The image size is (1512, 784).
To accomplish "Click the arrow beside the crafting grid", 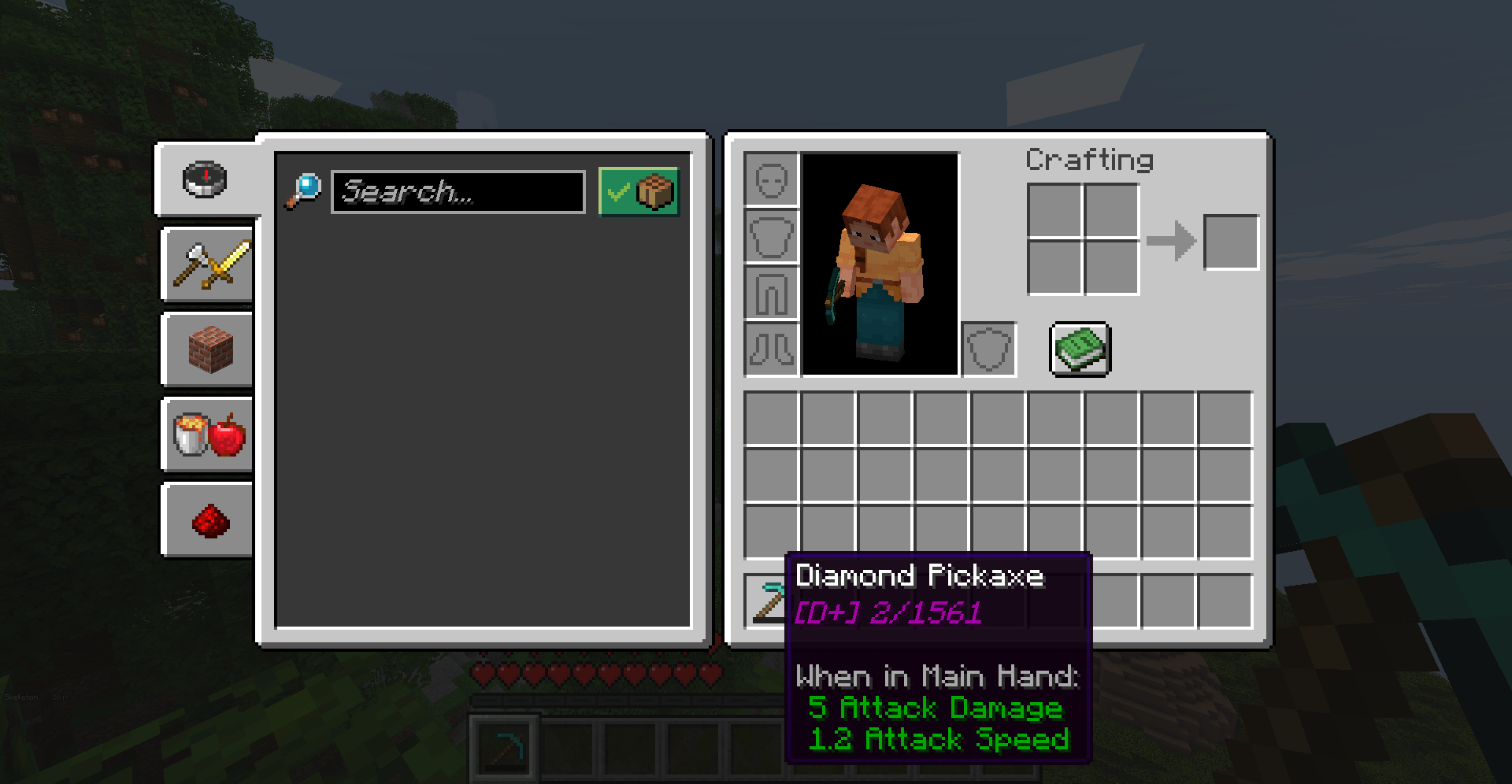I will (x=1173, y=241).
